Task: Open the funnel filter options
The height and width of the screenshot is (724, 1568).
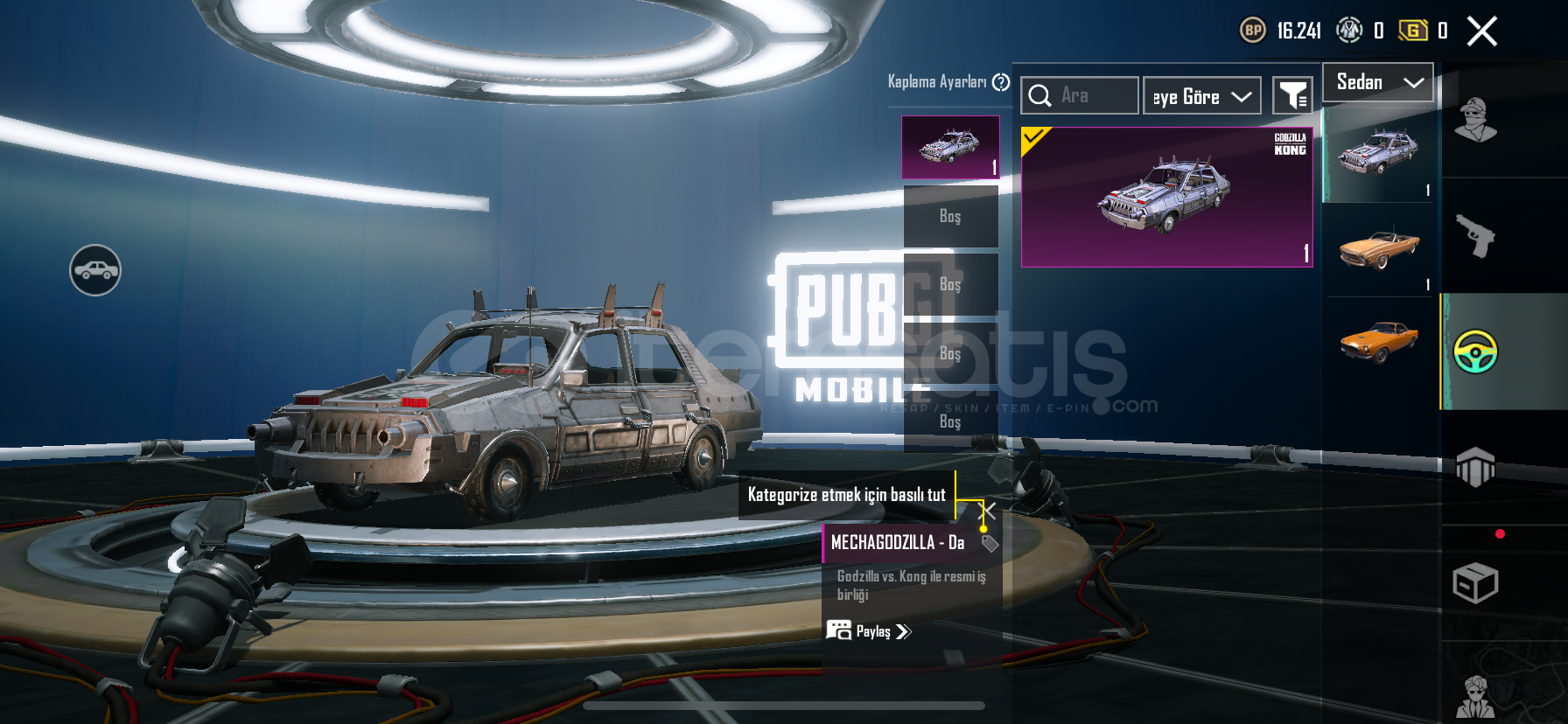Action: point(1292,96)
